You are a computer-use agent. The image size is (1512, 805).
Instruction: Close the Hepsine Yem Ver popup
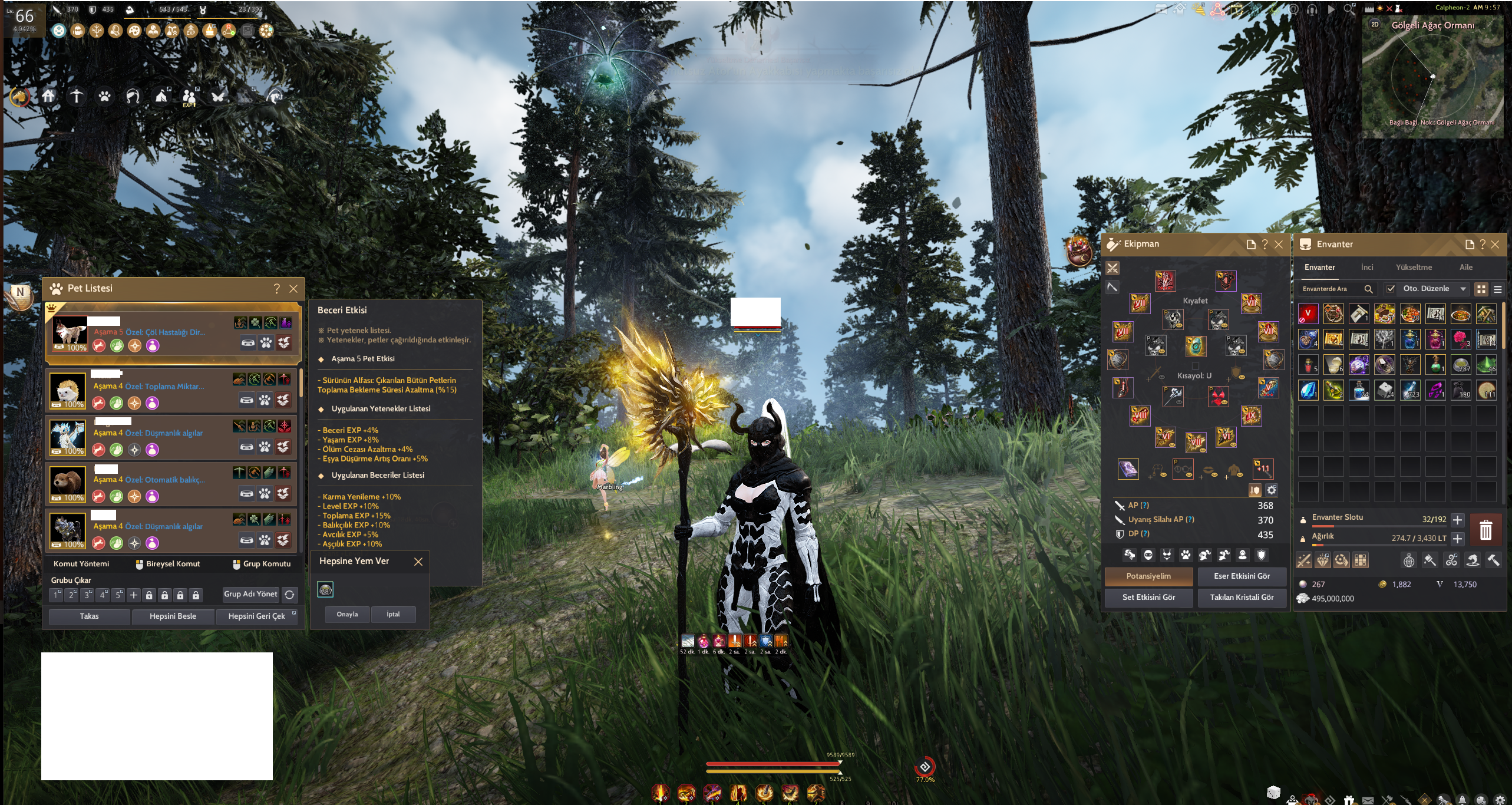coord(418,562)
